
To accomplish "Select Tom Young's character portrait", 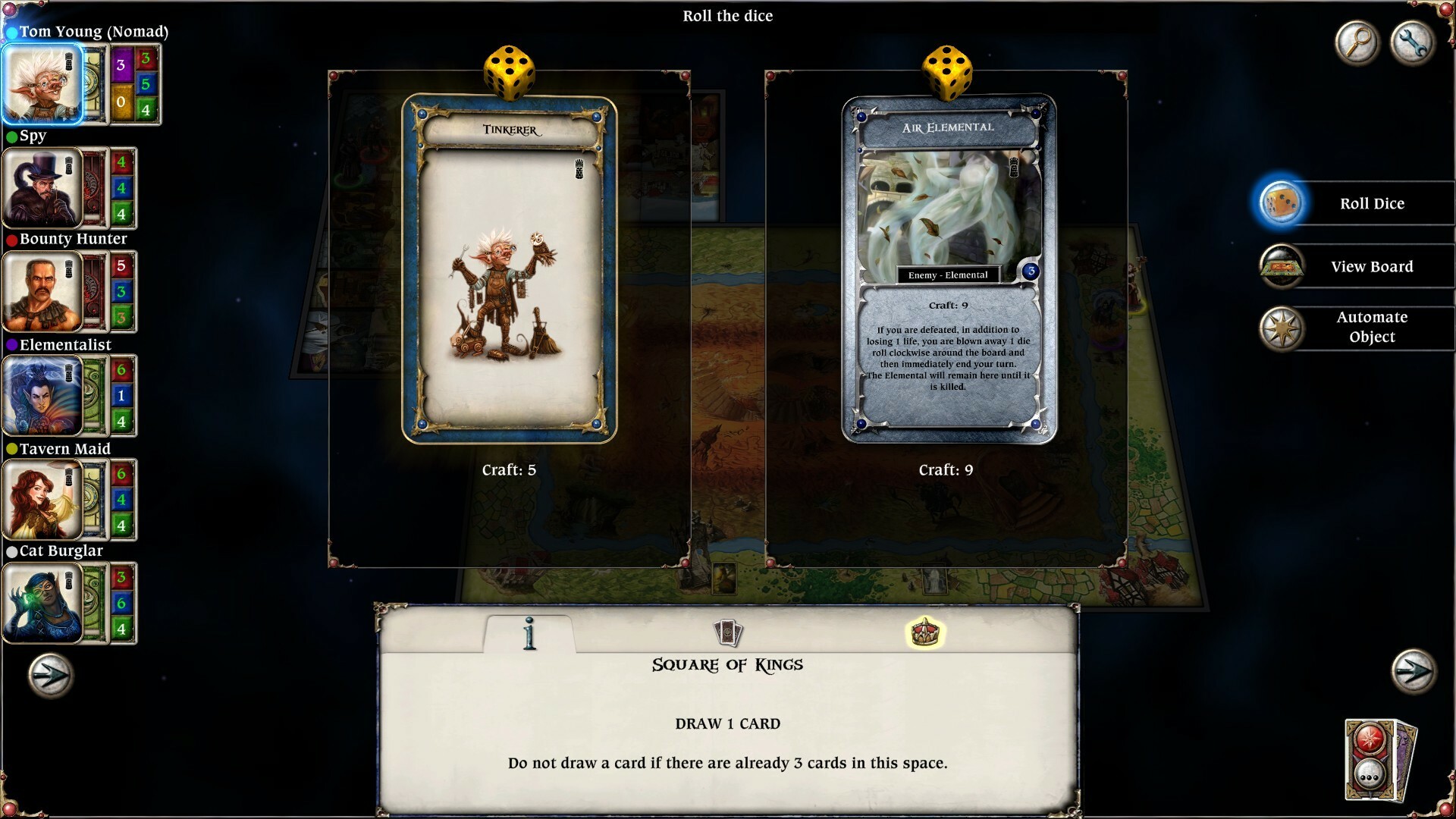I will click(43, 83).
